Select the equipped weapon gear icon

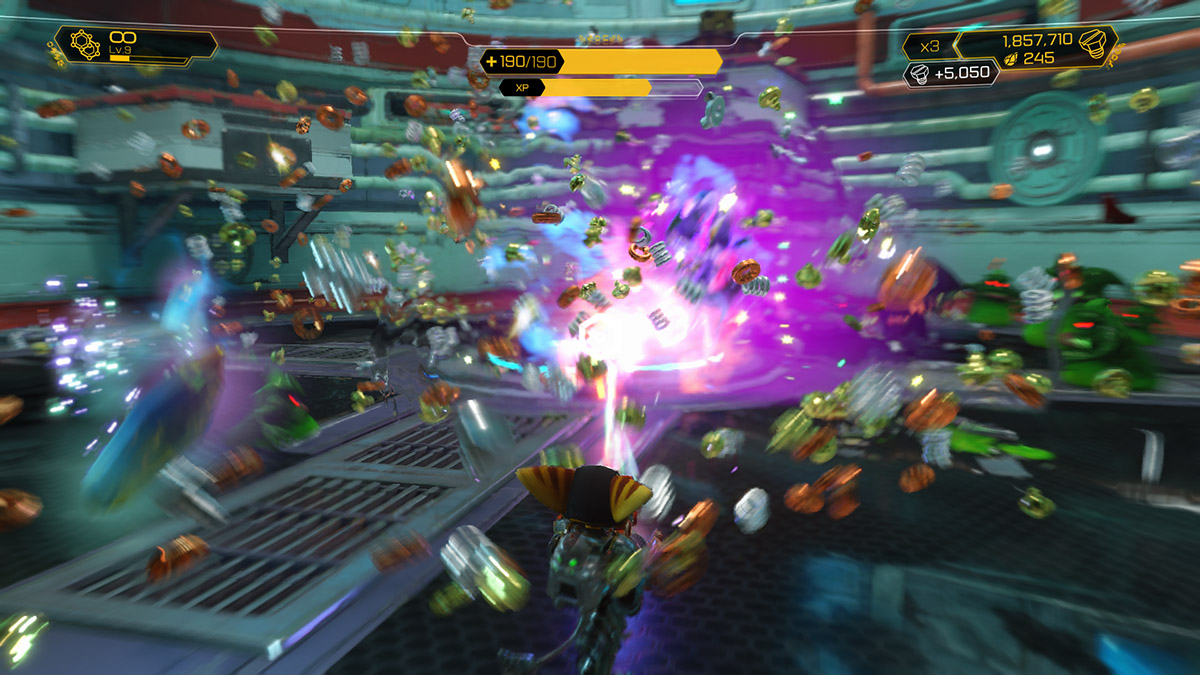86,45
